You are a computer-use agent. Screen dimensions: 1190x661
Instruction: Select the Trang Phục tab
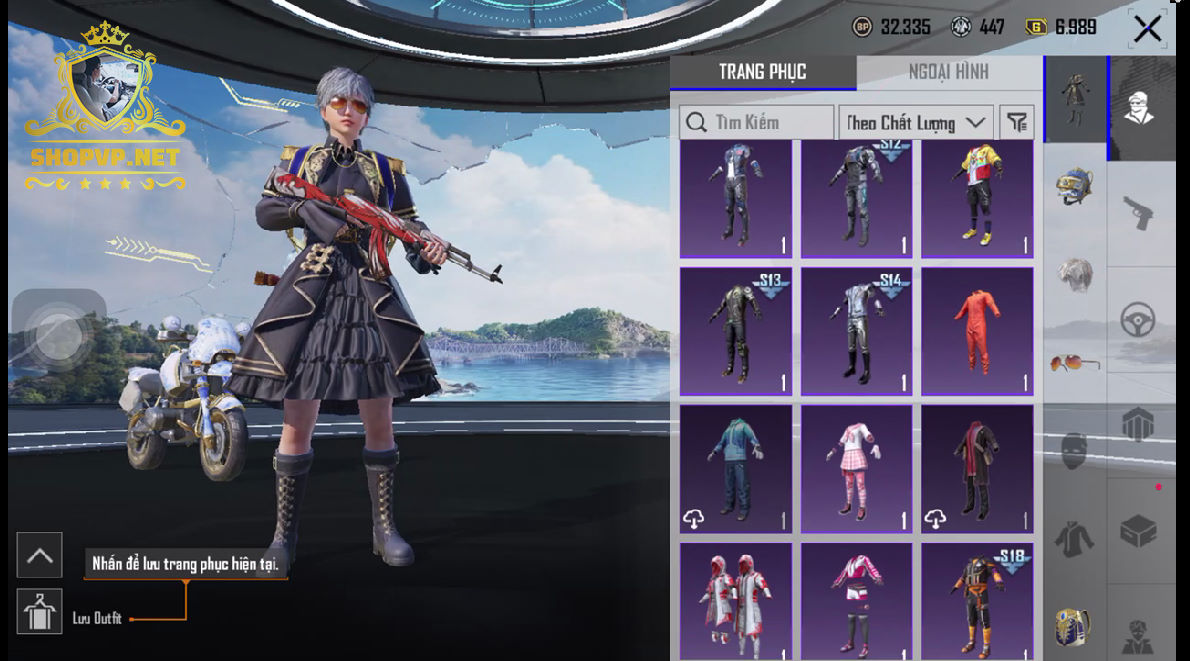point(762,72)
